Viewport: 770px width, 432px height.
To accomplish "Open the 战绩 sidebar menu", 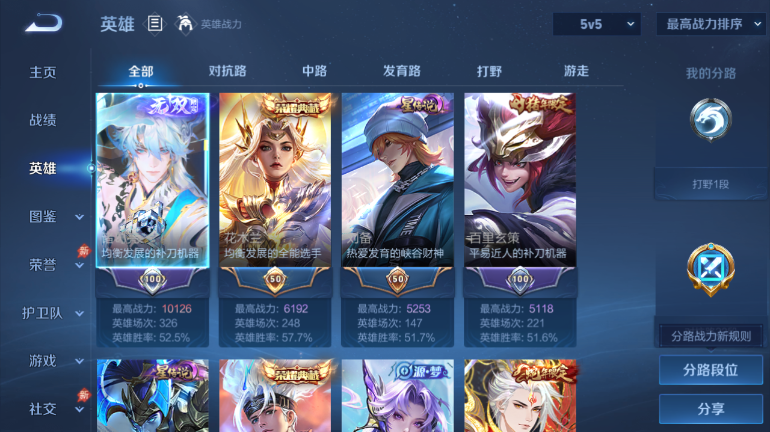I will click(43, 120).
